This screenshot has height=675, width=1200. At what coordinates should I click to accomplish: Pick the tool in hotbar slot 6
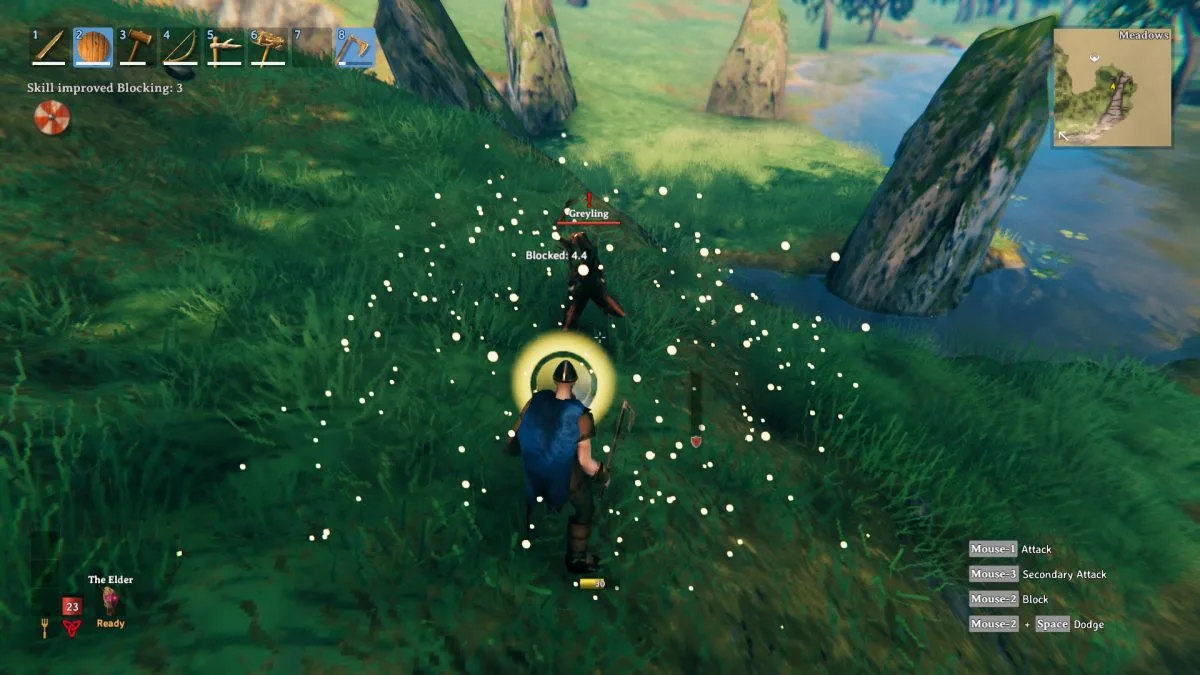click(x=268, y=47)
